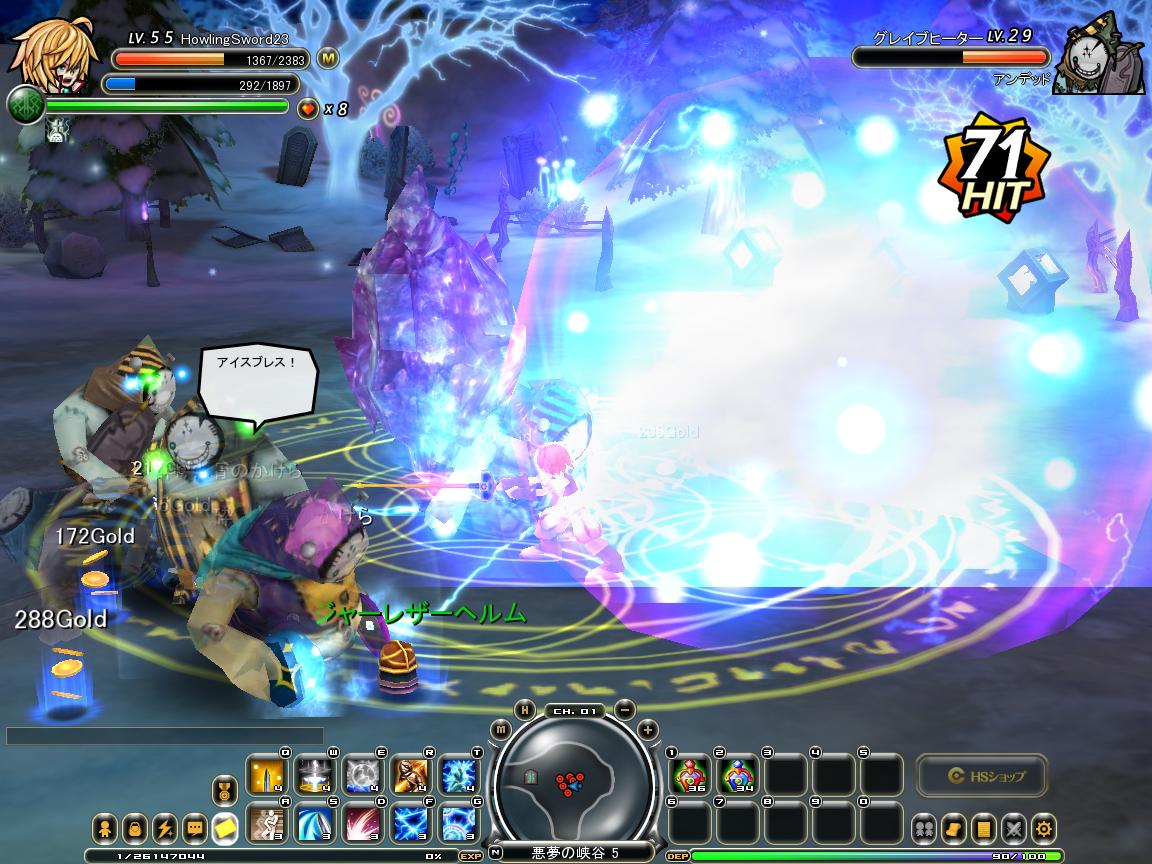Open the HS Shop
The width and height of the screenshot is (1152, 864).
click(x=981, y=775)
